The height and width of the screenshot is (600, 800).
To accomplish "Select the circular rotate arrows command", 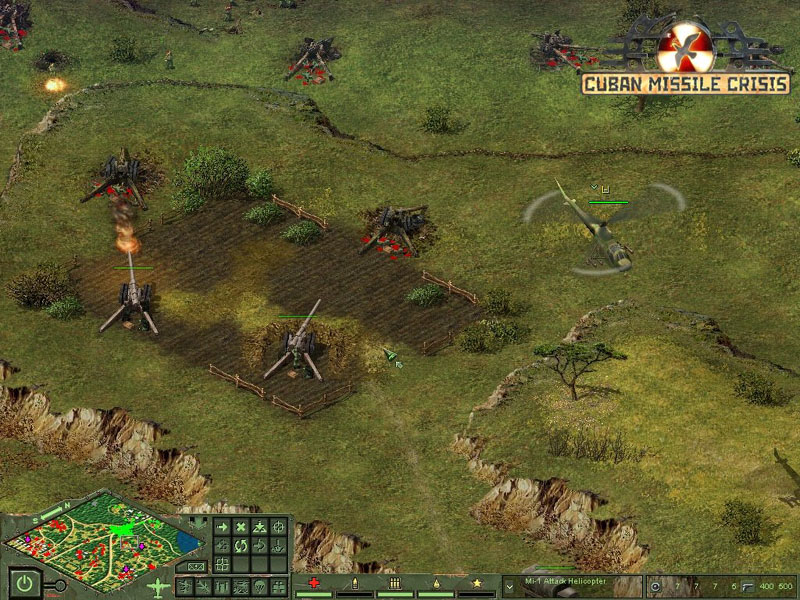I will pyautogui.click(x=241, y=546).
